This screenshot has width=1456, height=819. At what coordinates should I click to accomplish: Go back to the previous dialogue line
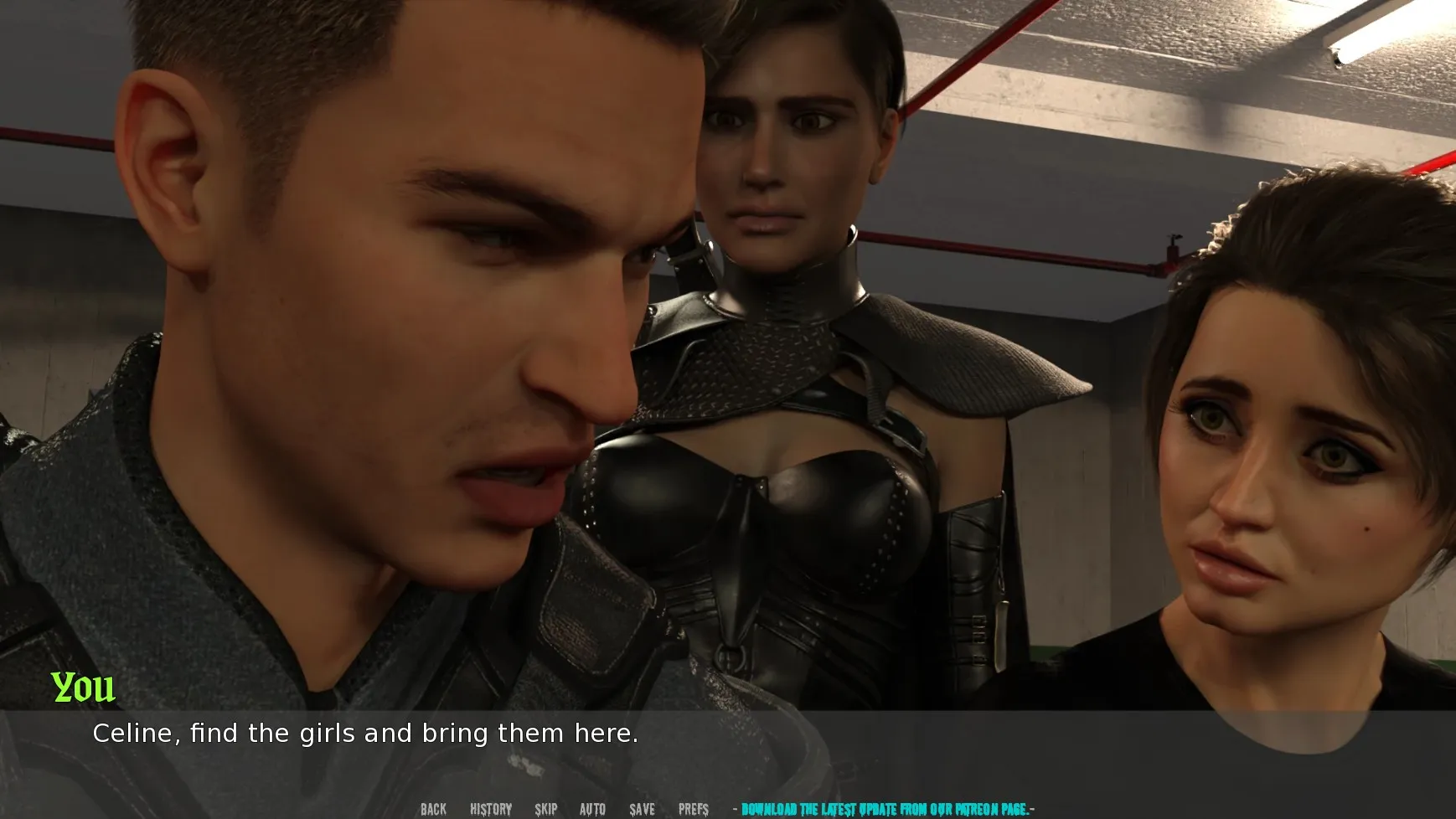click(433, 809)
